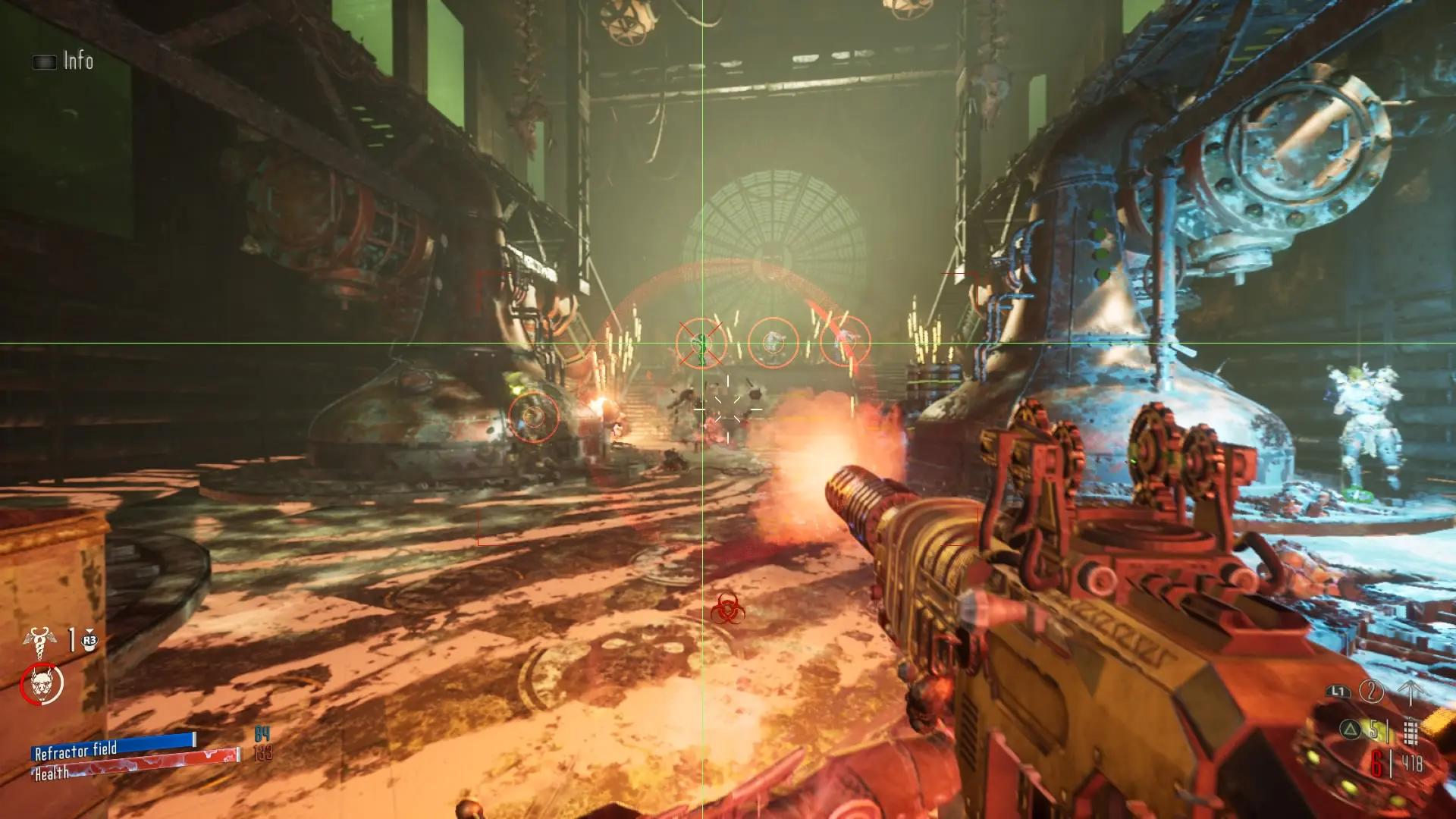
Task: Click the red biohazard indicator icon
Action: pos(727,609)
